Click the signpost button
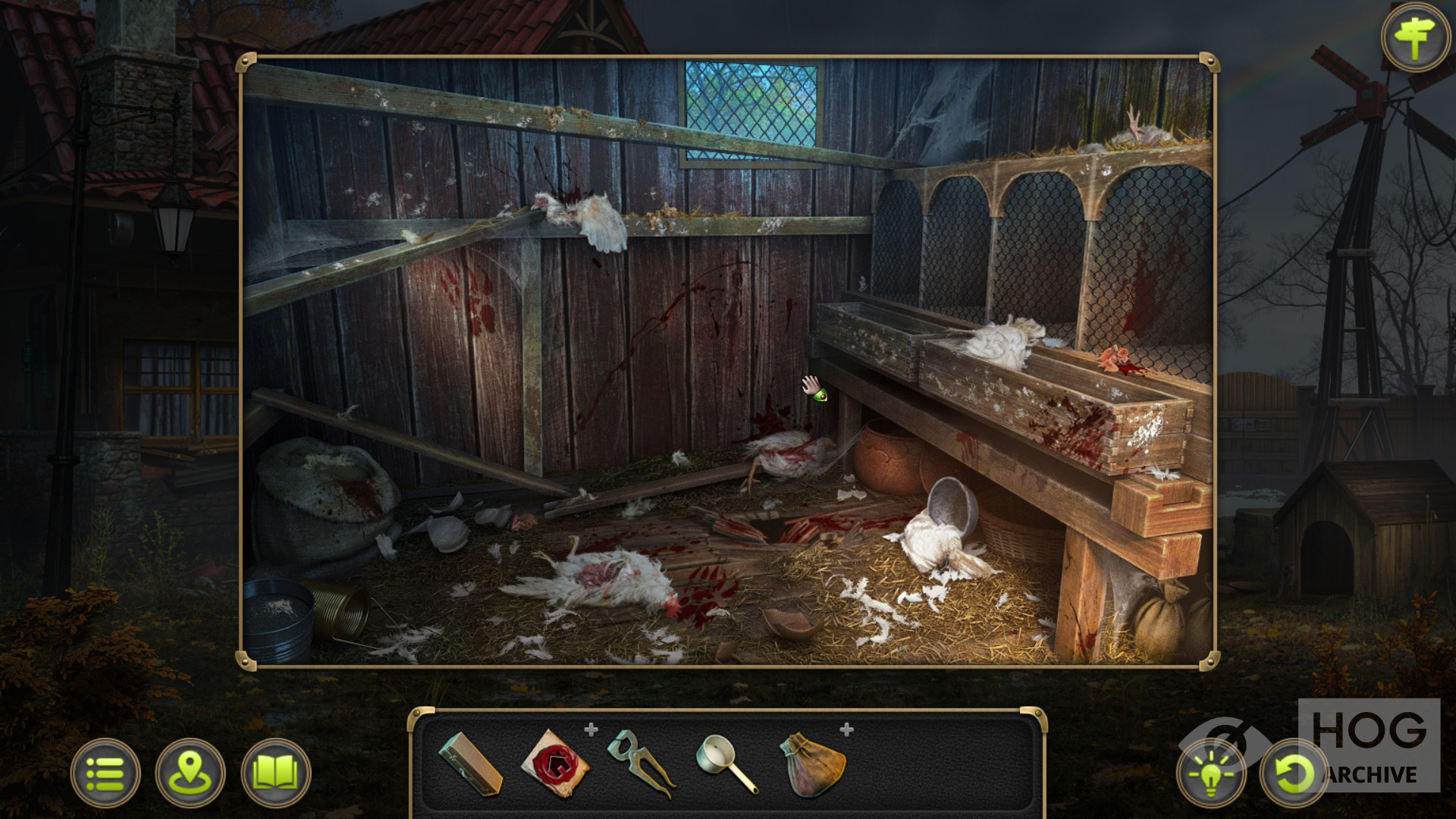This screenshot has width=1456, height=819. (1415, 38)
